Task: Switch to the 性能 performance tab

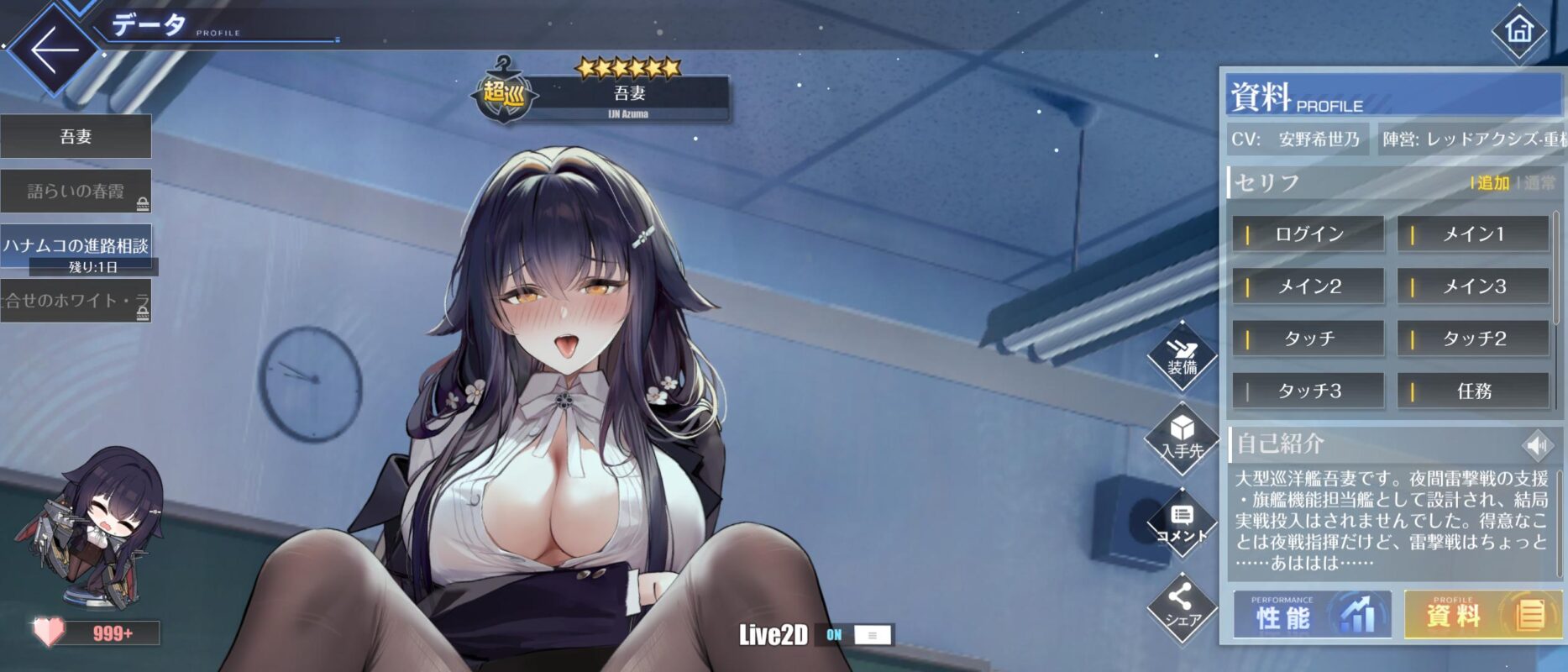Action: point(1311,616)
